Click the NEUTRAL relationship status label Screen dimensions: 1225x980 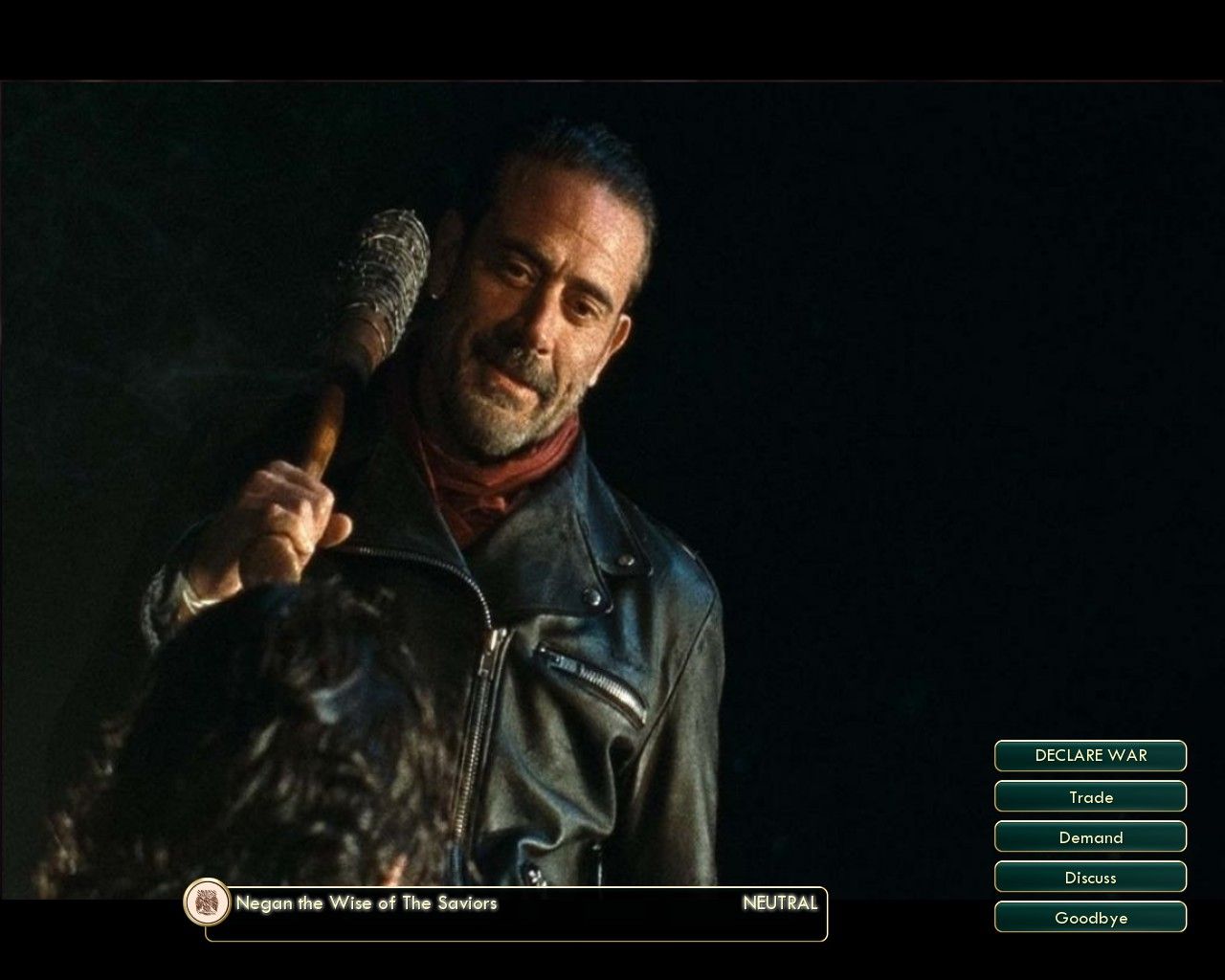(780, 902)
